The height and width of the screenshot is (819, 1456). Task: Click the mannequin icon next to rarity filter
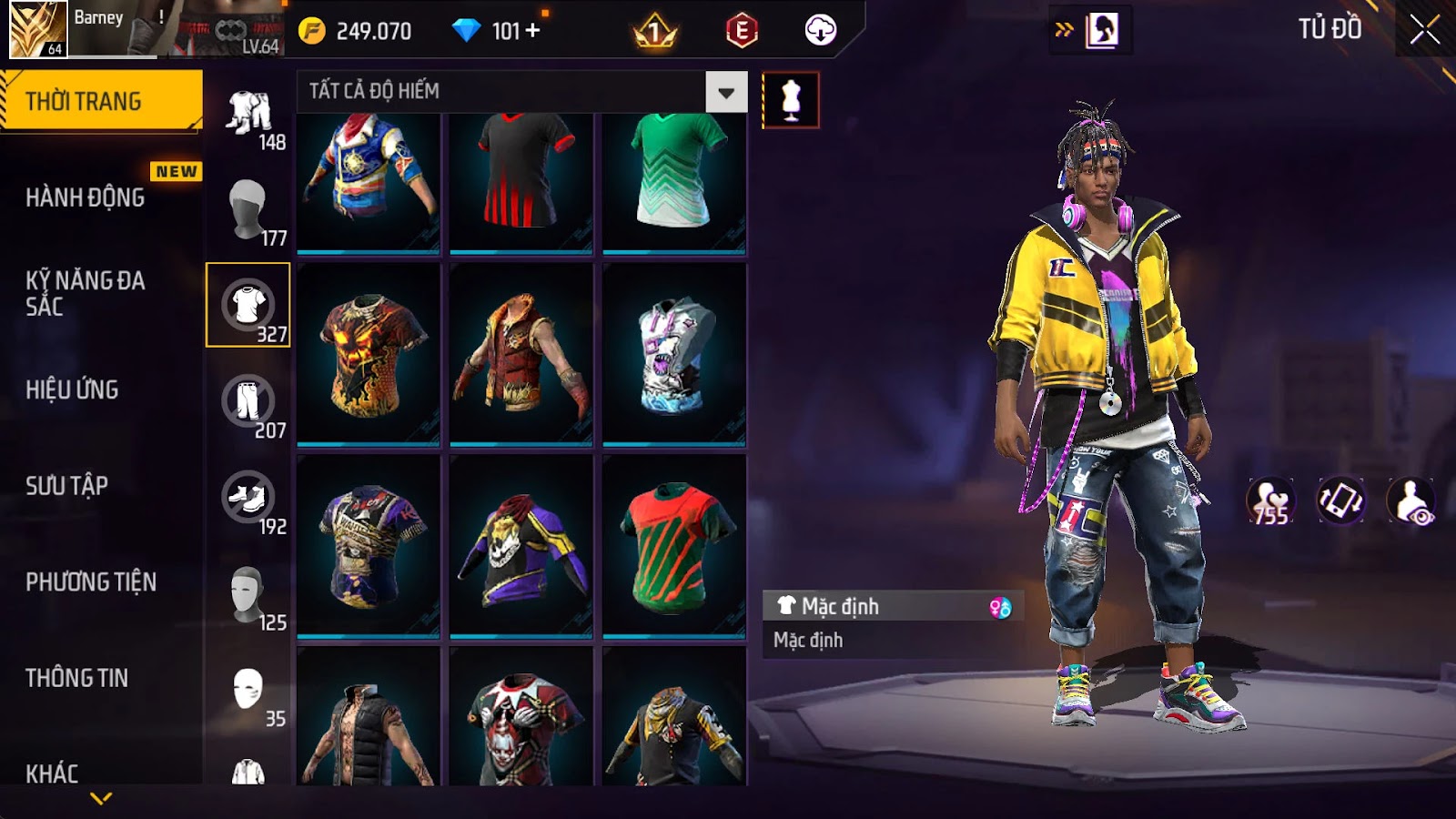790,99
